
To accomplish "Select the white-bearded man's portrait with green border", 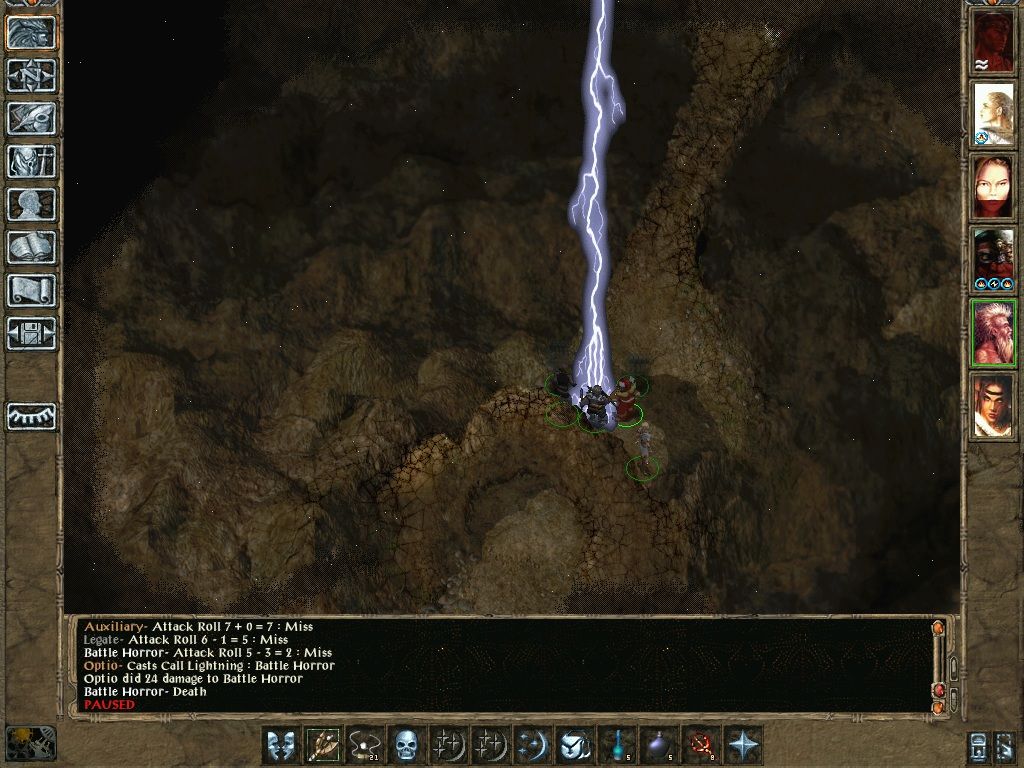I will [x=993, y=333].
